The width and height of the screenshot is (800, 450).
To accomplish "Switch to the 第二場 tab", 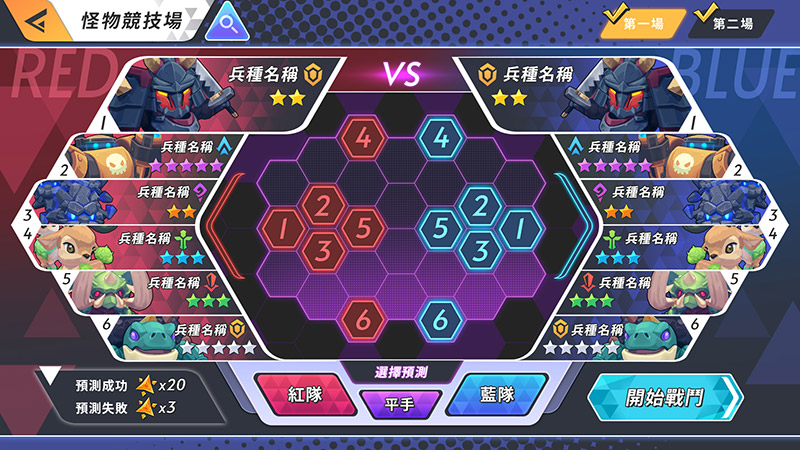I will (x=732, y=22).
